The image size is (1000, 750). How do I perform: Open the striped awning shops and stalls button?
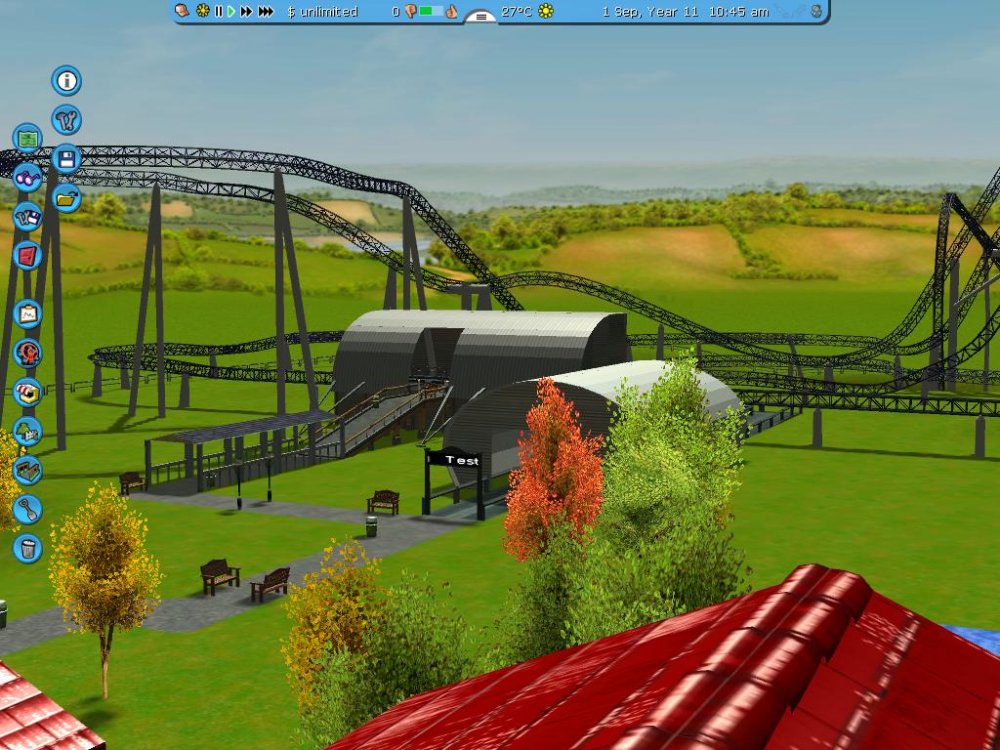pos(27,392)
